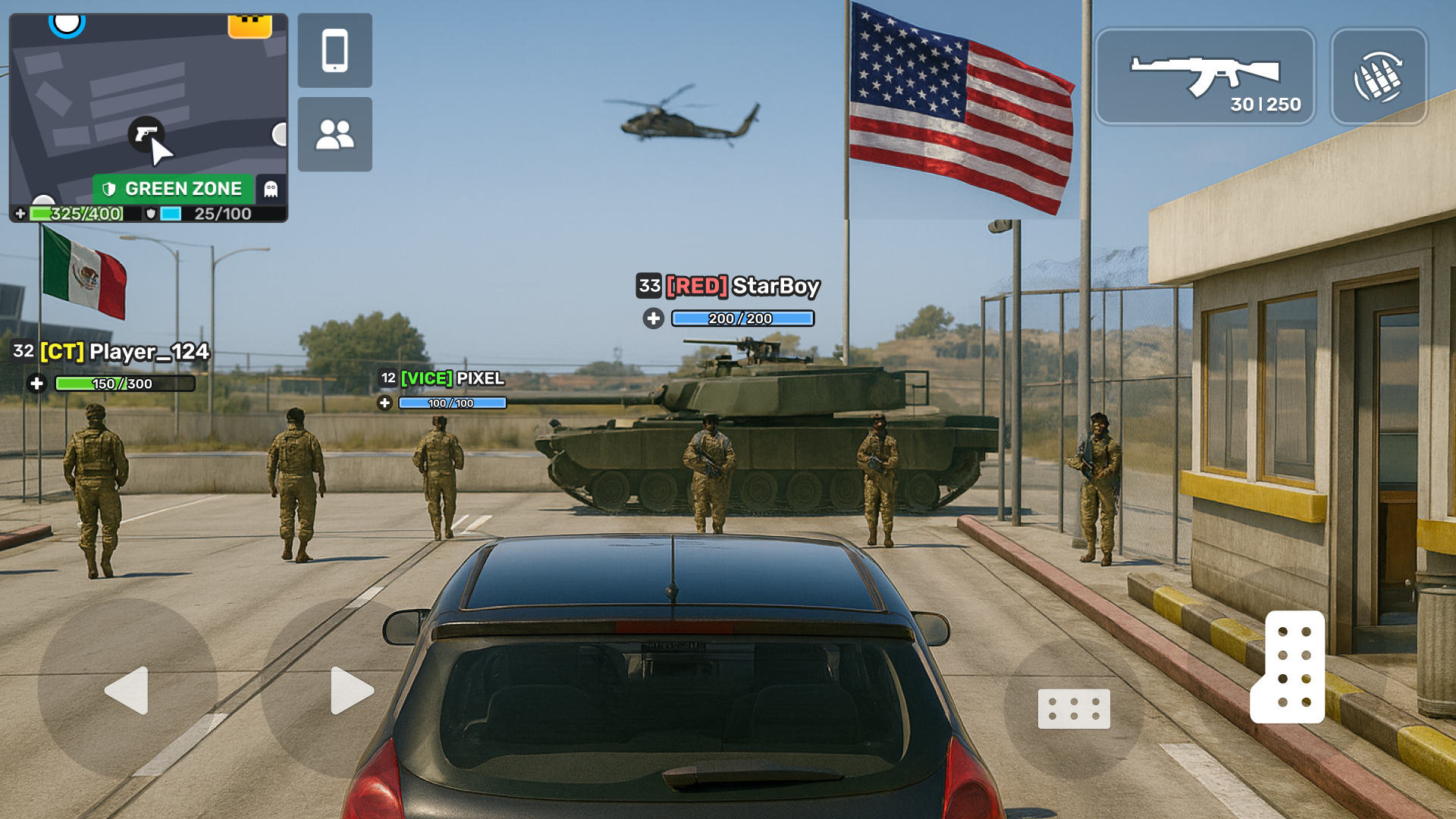Open the in-game phone
The image size is (1456, 819).
(x=334, y=50)
